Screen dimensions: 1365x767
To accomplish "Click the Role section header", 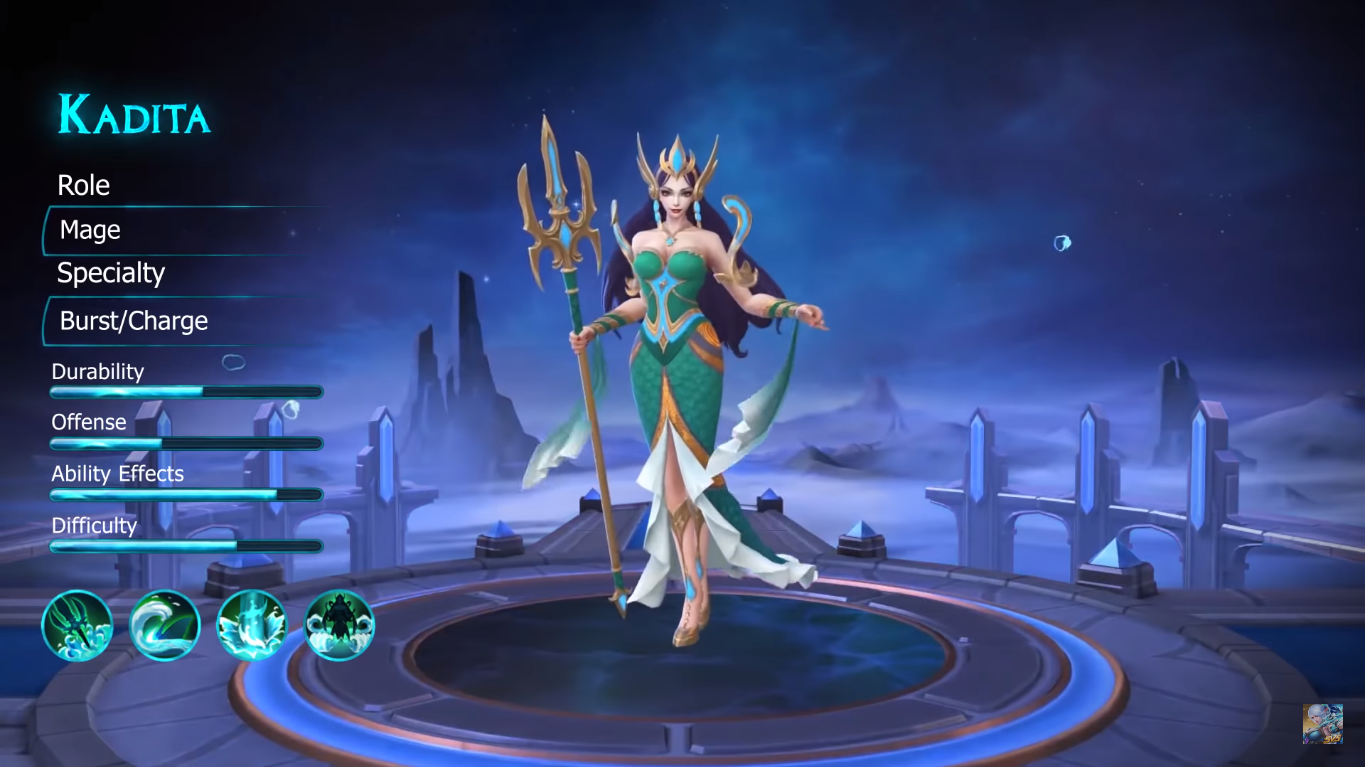I will tap(83, 185).
